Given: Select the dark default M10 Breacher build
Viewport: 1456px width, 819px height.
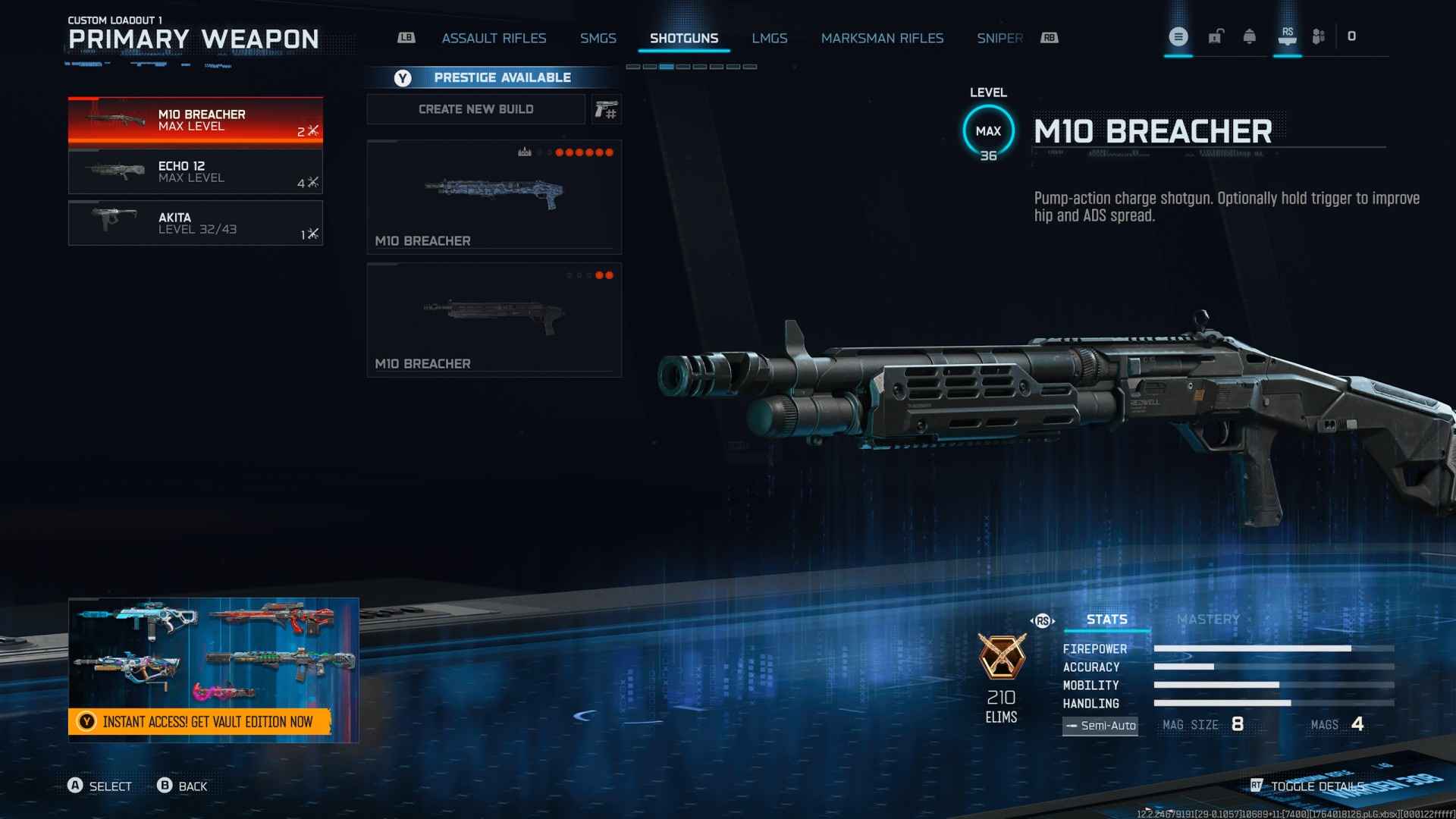Looking at the screenshot, I should tap(494, 319).
